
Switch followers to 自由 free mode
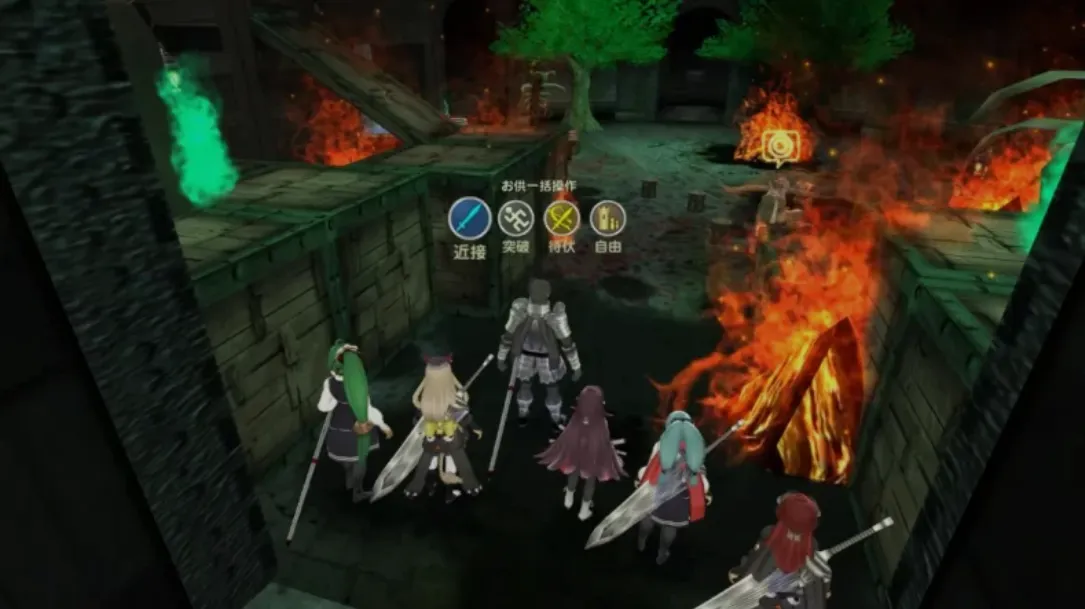[x=607, y=218]
